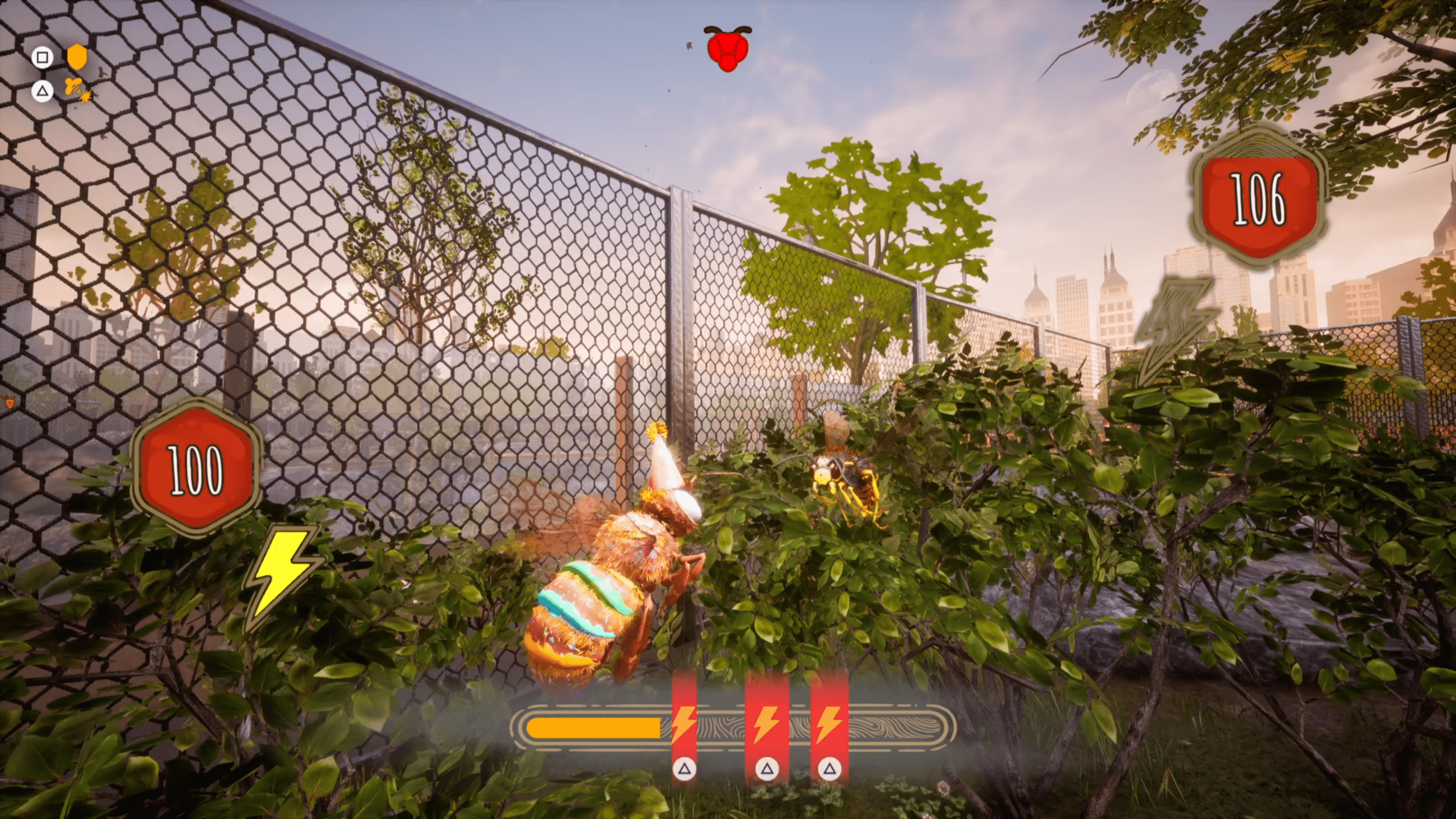The width and height of the screenshot is (1456, 819).
Task: Select the orange shield defend icon
Action: coord(77,57)
